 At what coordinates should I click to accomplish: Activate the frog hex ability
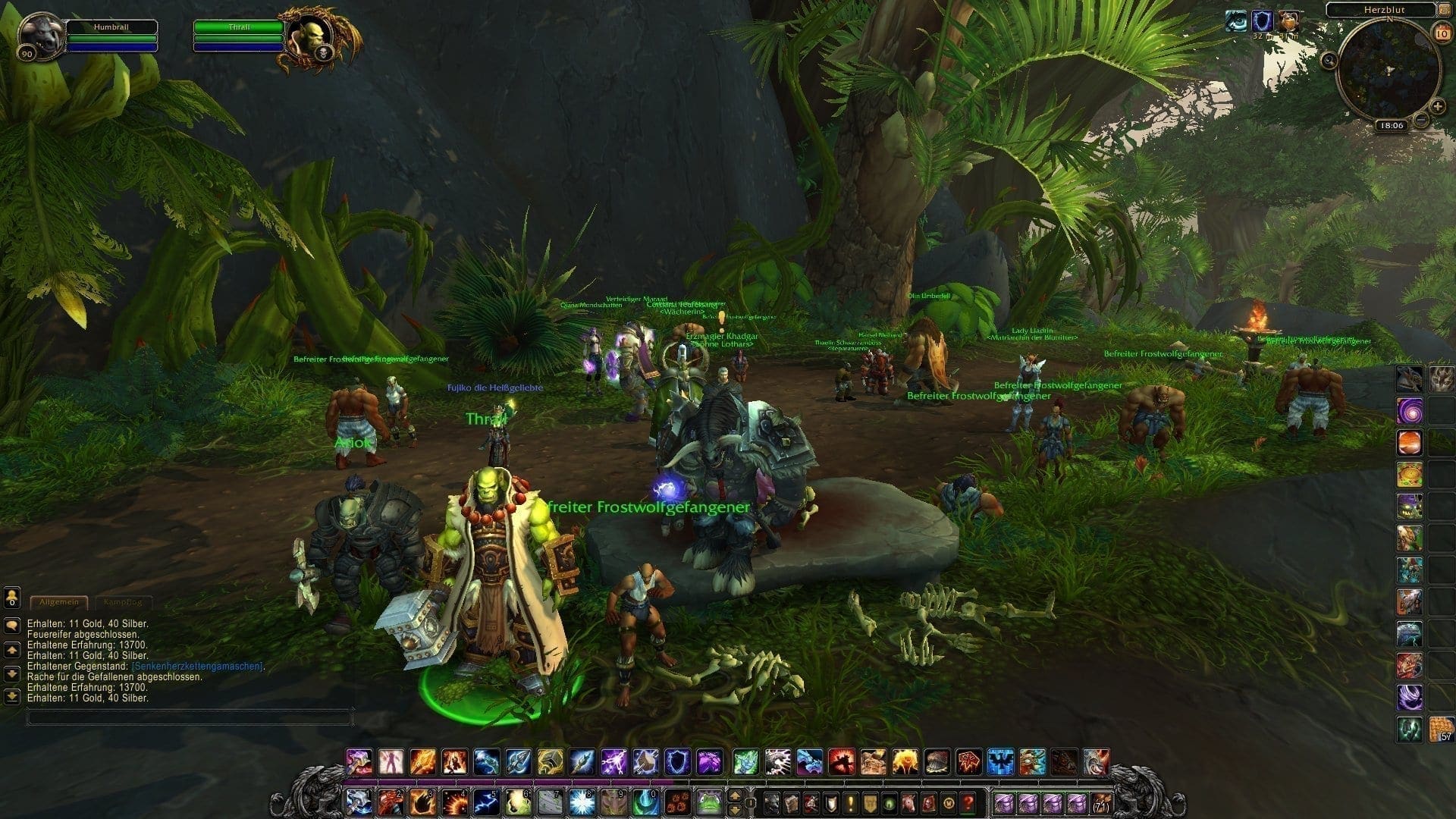pyautogui.click(x=710, y=802)
